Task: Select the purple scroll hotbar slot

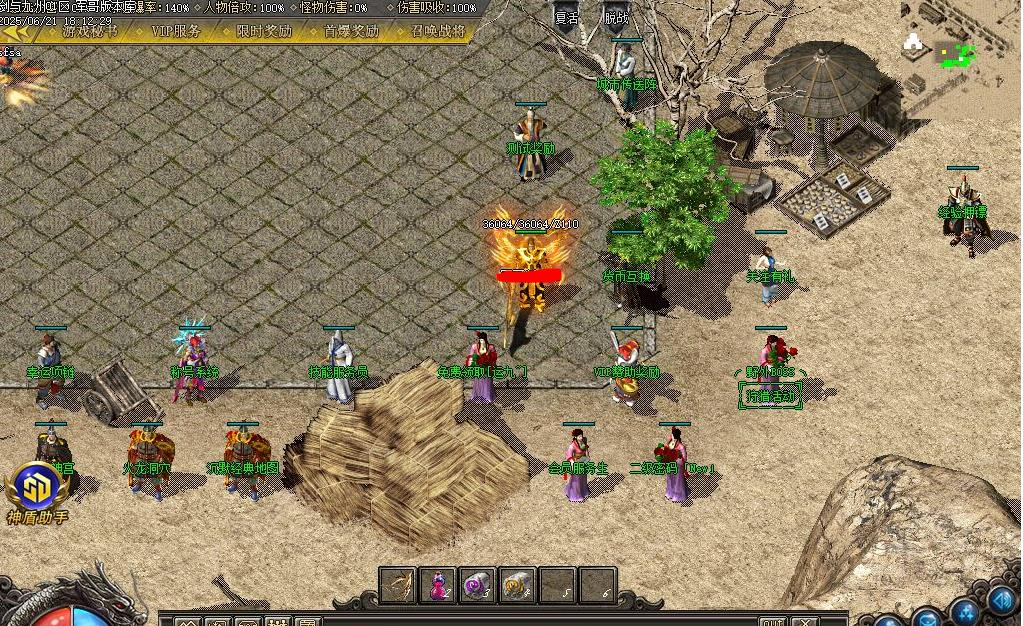Action: point(478,585)
